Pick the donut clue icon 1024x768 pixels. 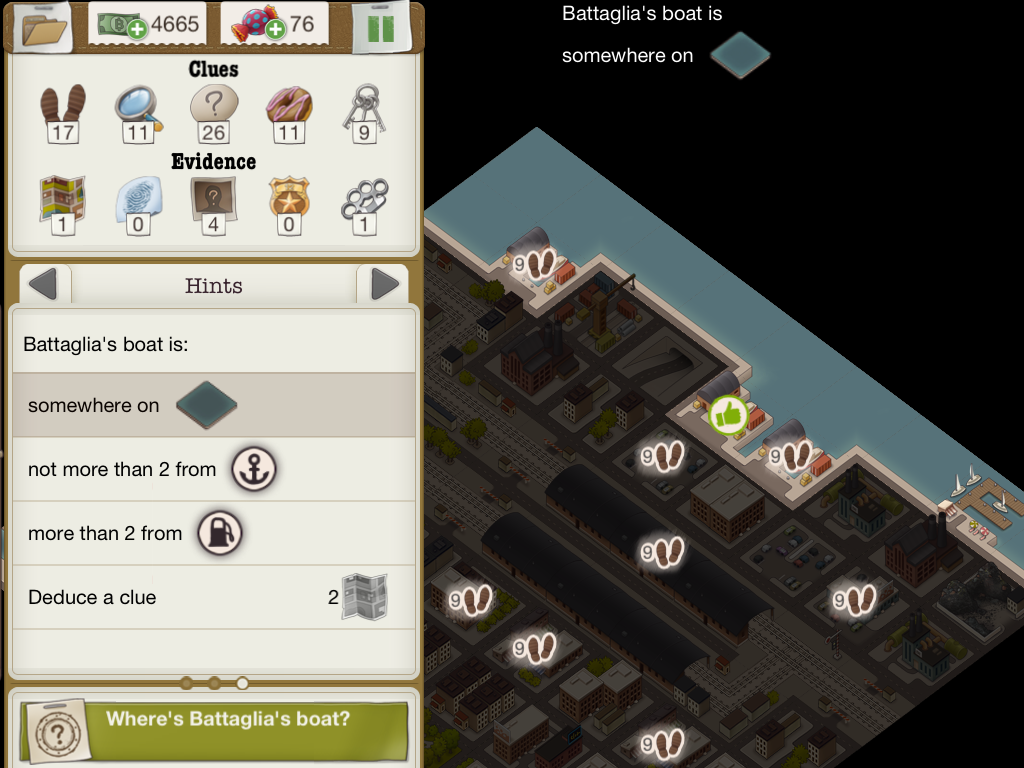289,105
